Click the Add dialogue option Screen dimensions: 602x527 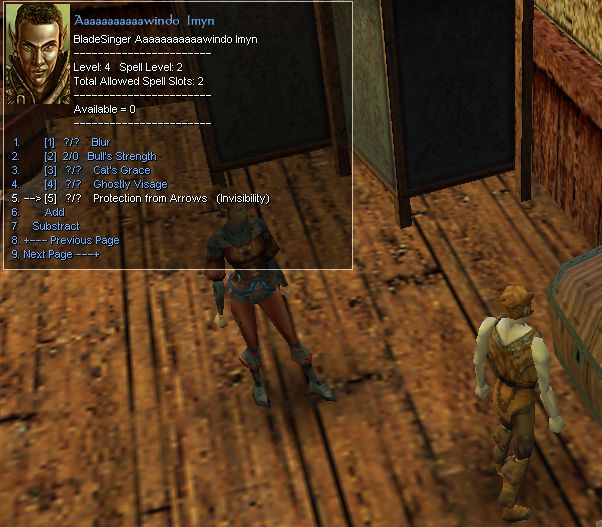coord(55,212)
